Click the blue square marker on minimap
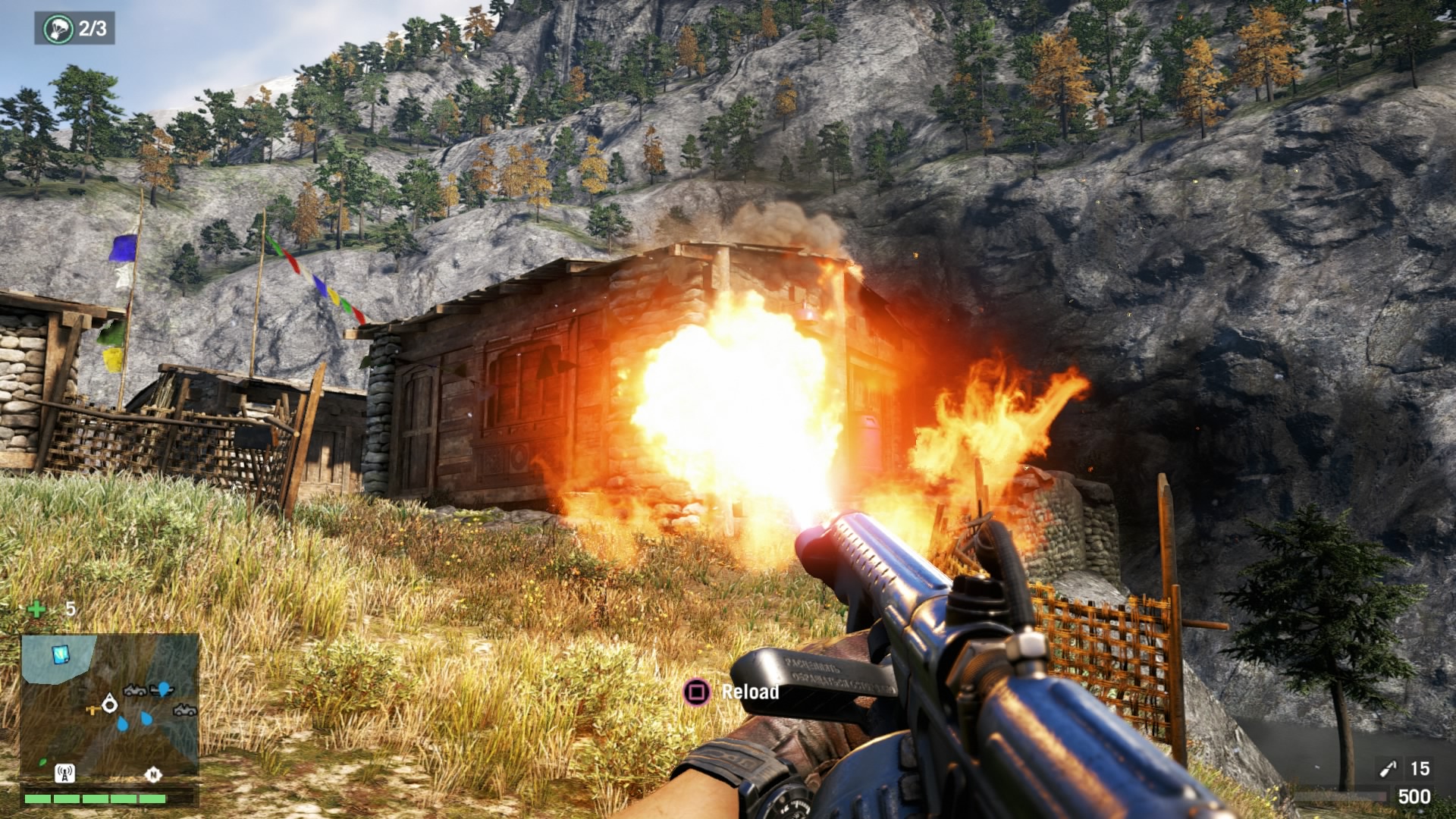 [60, 654]
